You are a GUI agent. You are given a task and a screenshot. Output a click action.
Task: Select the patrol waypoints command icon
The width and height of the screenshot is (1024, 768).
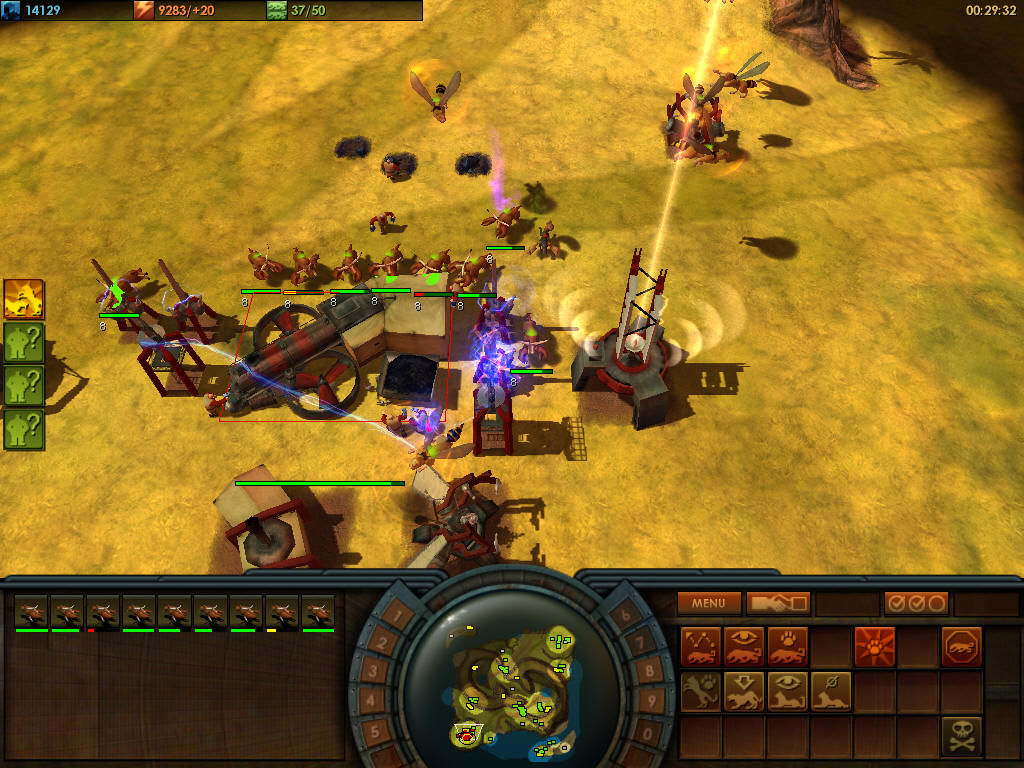click(700, 647)
